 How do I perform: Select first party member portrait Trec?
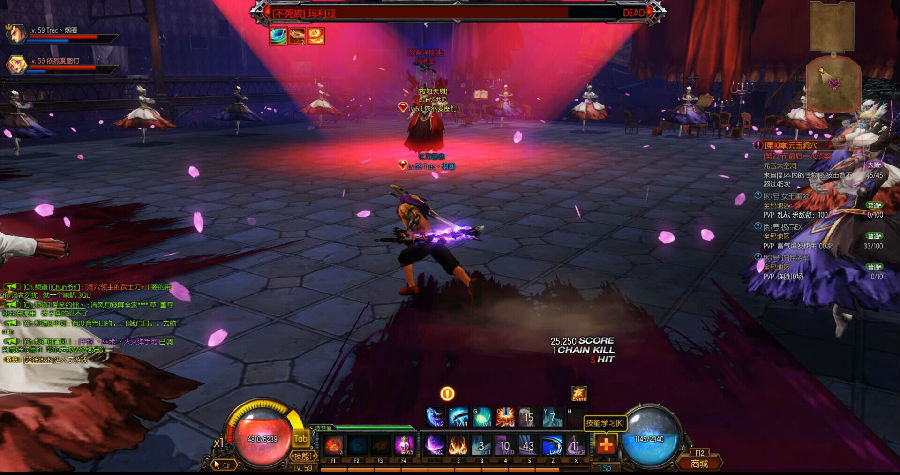coord(15,35)
